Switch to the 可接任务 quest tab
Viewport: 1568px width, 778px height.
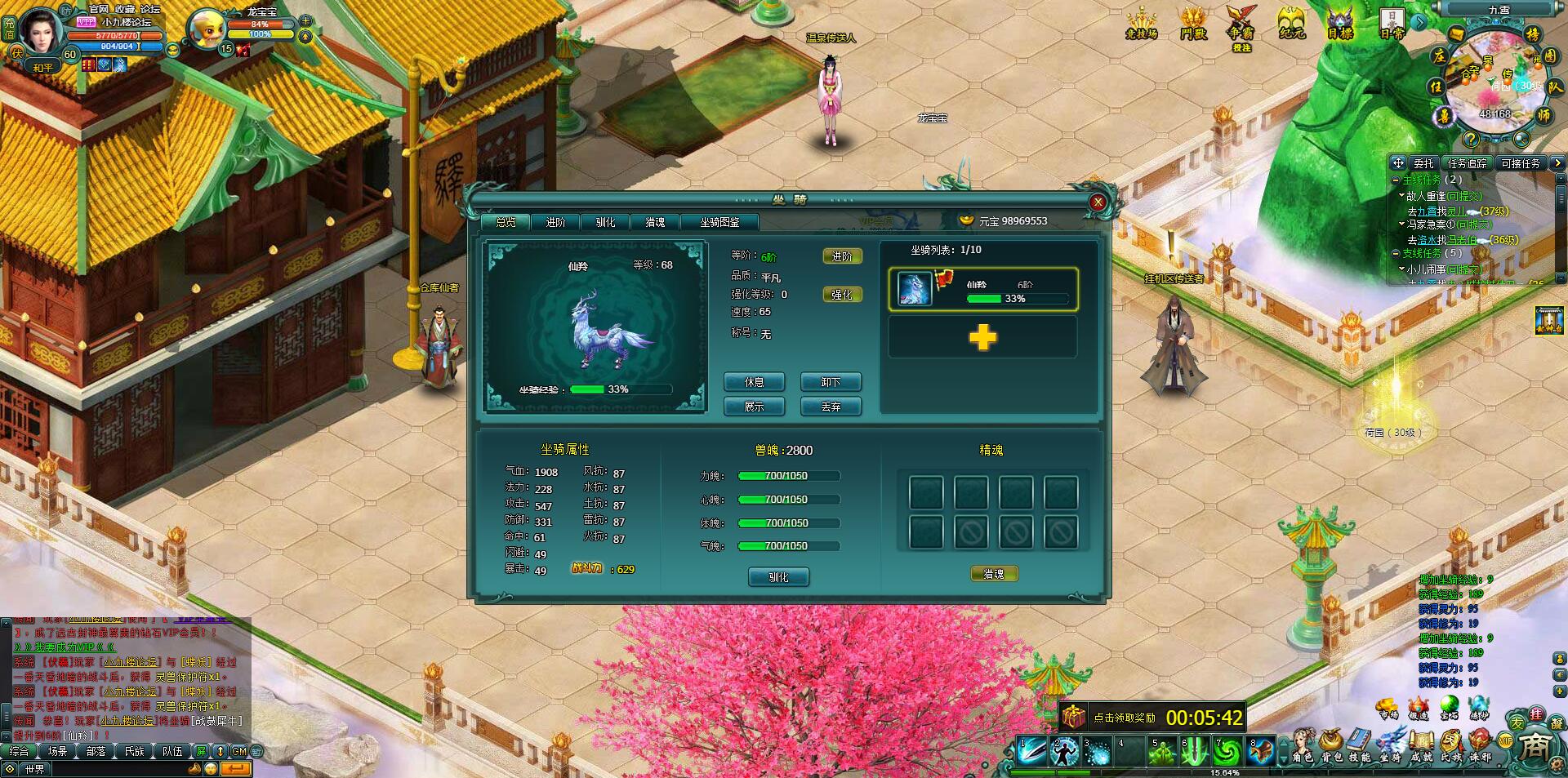coord(1520,163)
